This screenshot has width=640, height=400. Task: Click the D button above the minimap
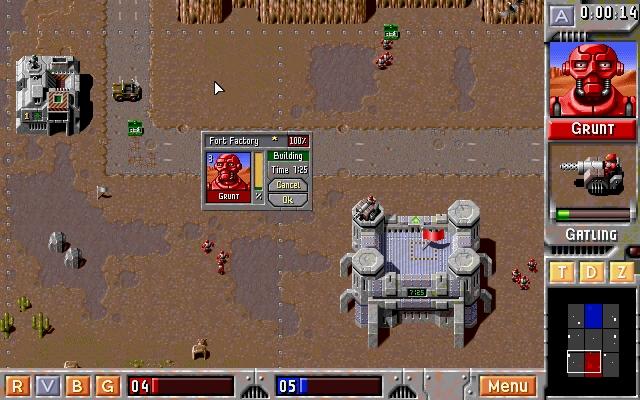pos(592,272)
